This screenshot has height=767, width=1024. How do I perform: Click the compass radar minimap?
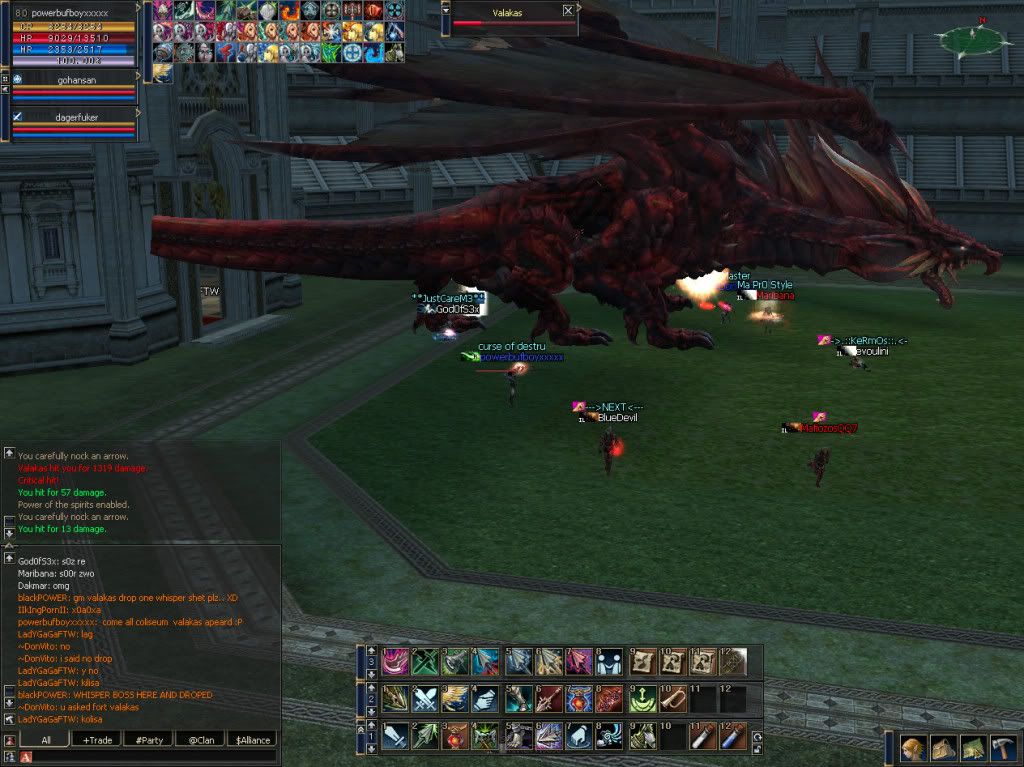click(x=970, y=40)
